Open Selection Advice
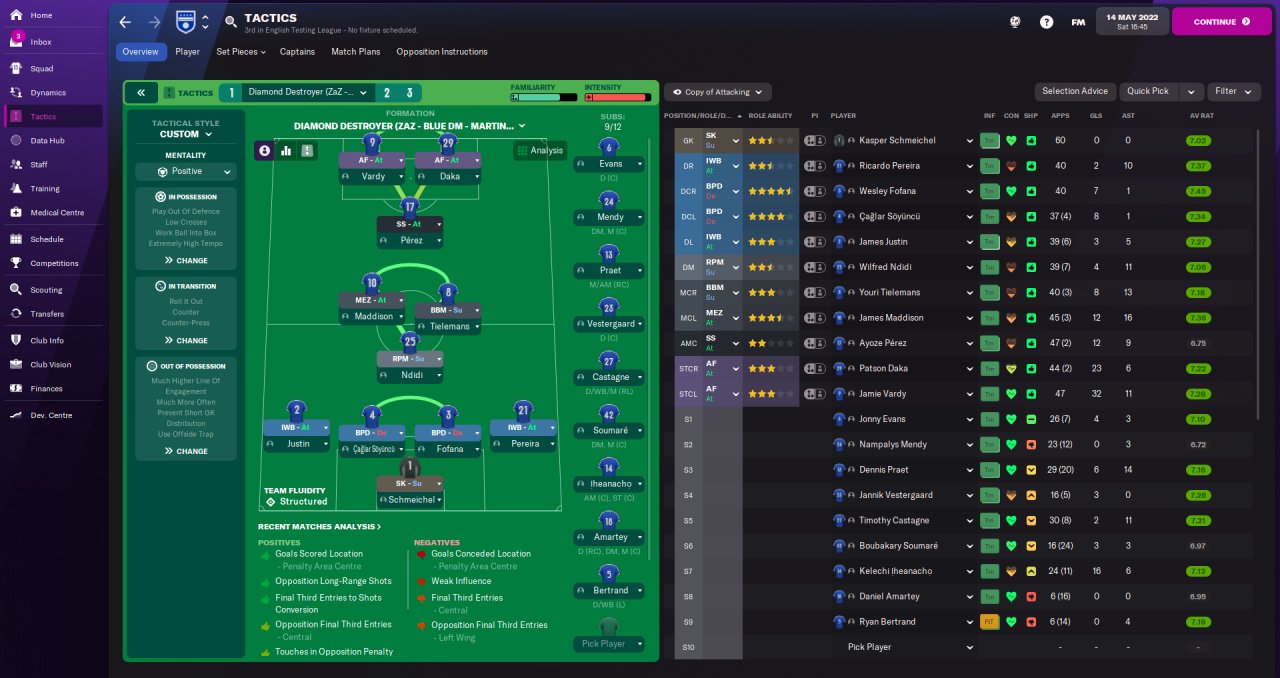Viewport: 1280px width, 678px height. 1074,91
